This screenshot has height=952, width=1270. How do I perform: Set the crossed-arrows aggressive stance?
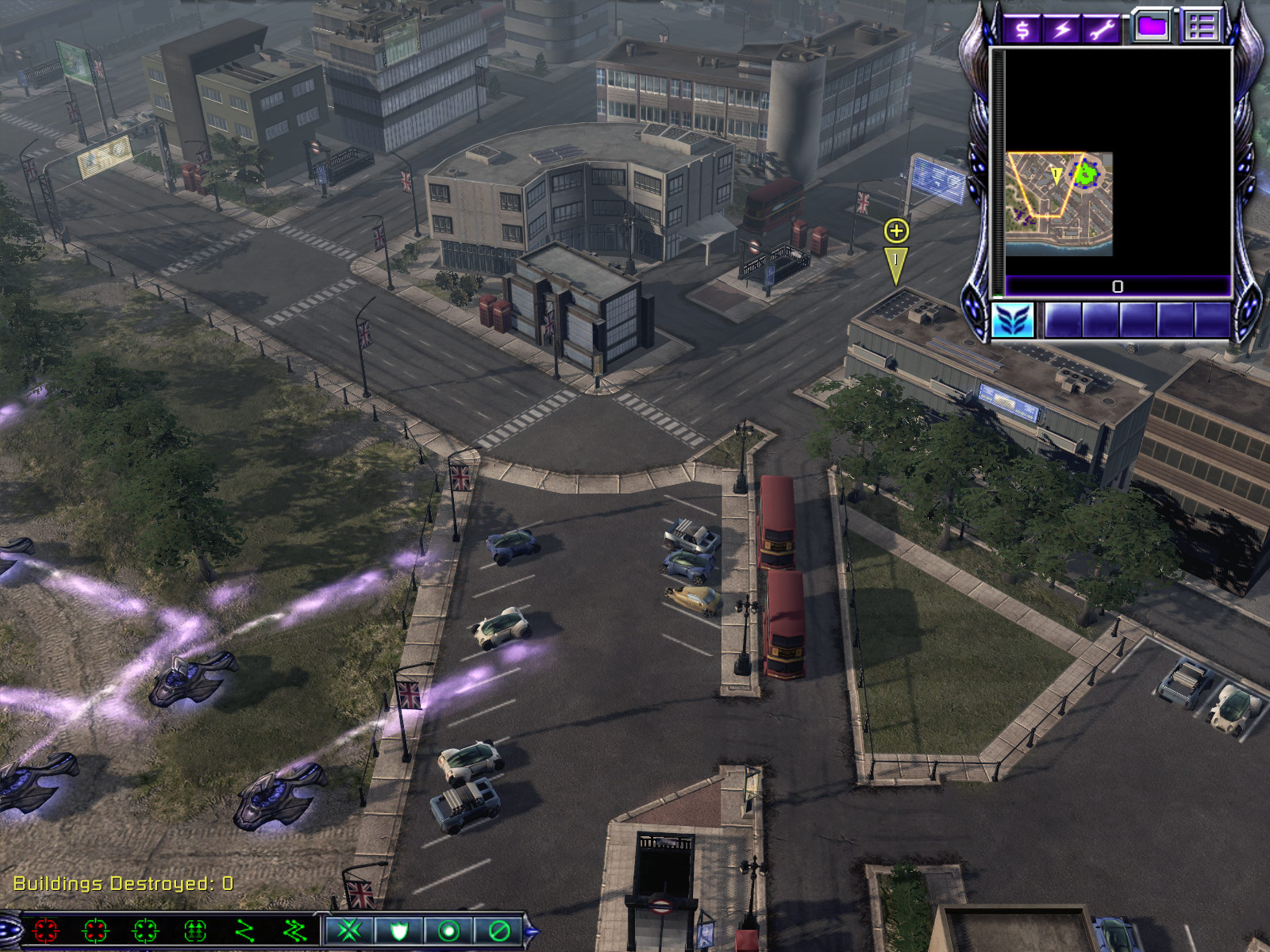tap(349, 930)
